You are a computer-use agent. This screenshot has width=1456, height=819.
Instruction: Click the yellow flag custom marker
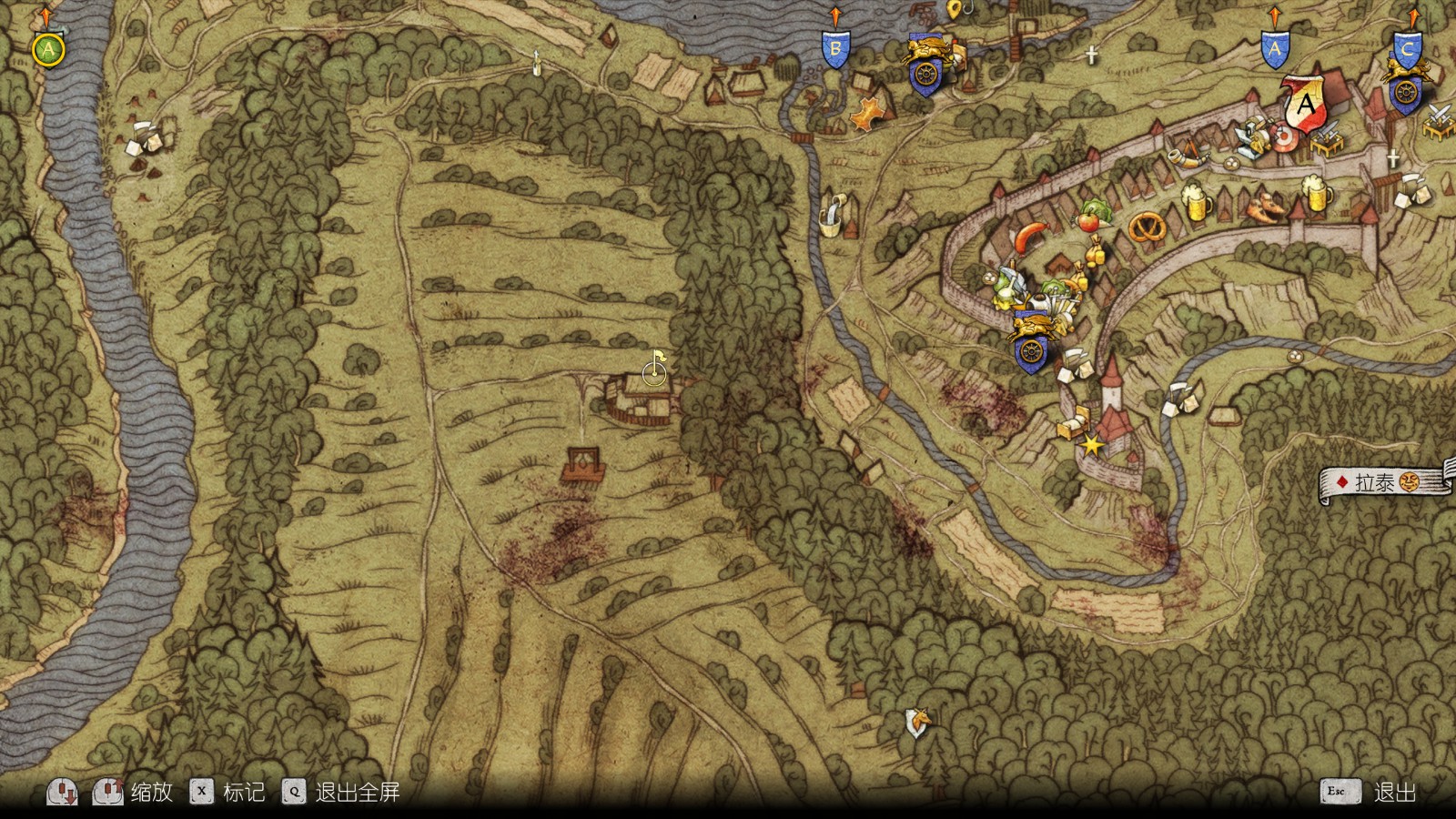pyautogui.click(x=658, y=361)
